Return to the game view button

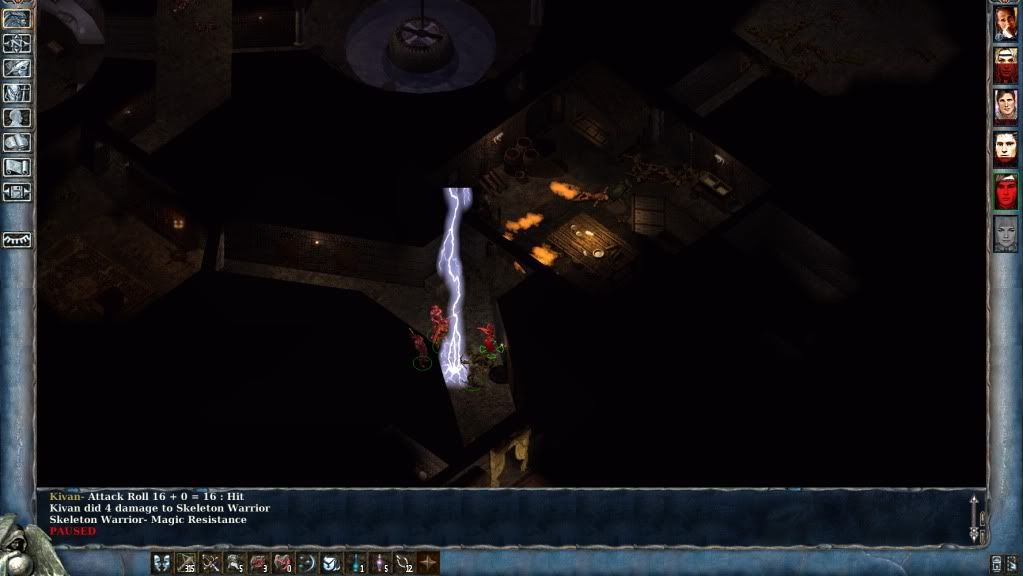(x=17, y=18)
